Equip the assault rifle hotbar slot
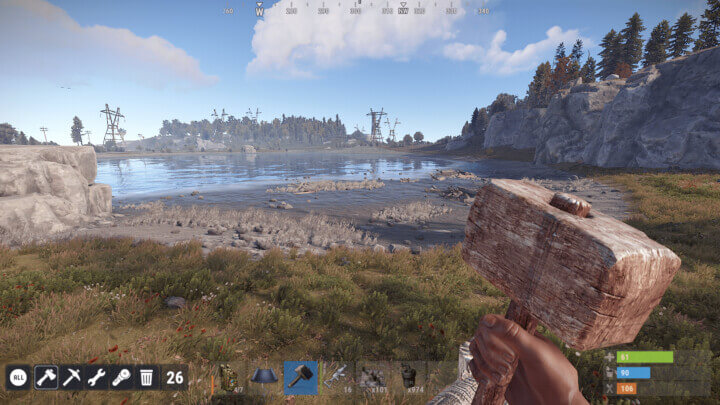The image size is (720, 405). (x=337, y=377)
